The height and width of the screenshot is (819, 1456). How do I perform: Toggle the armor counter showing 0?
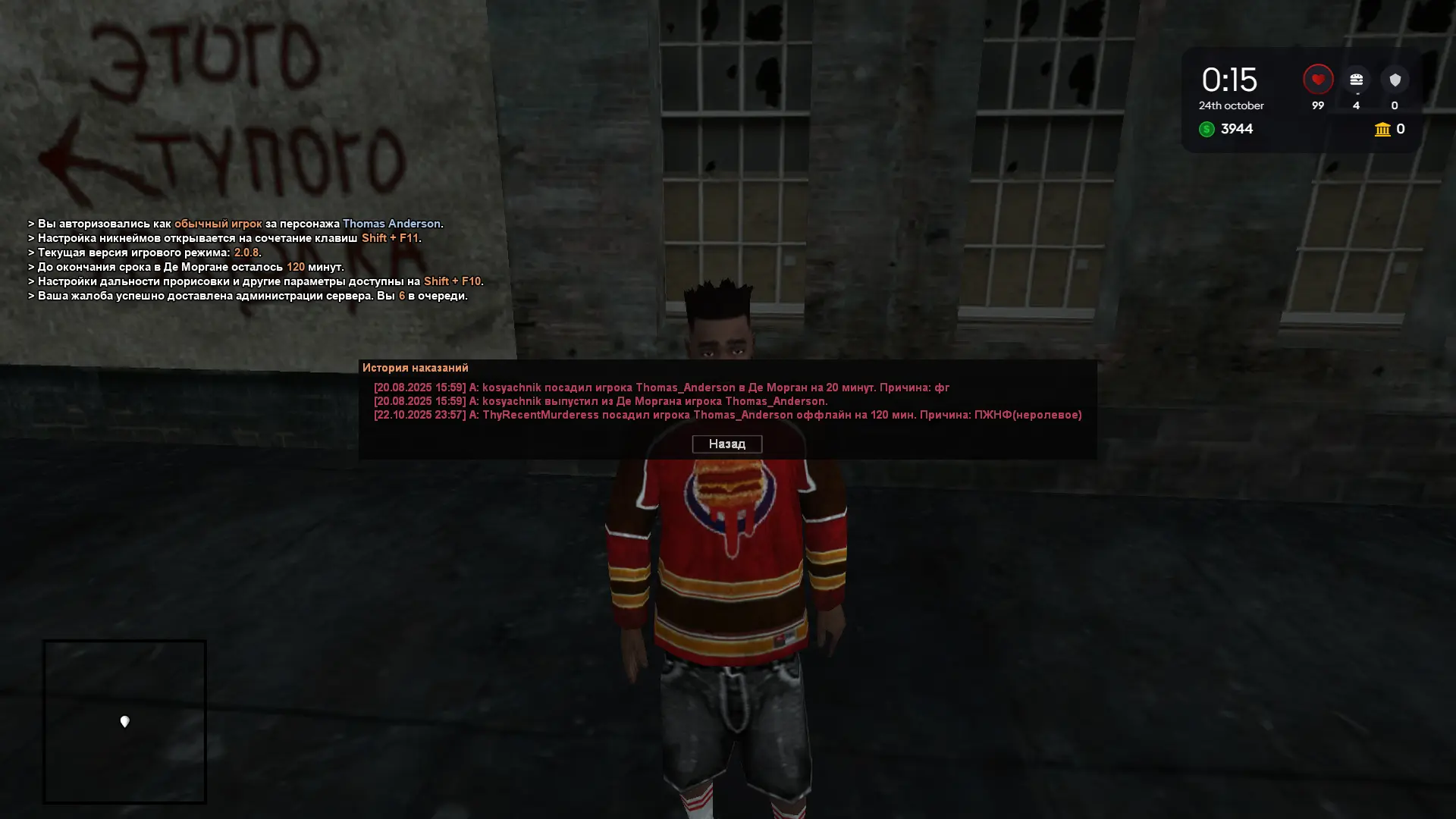[1395, 105]
